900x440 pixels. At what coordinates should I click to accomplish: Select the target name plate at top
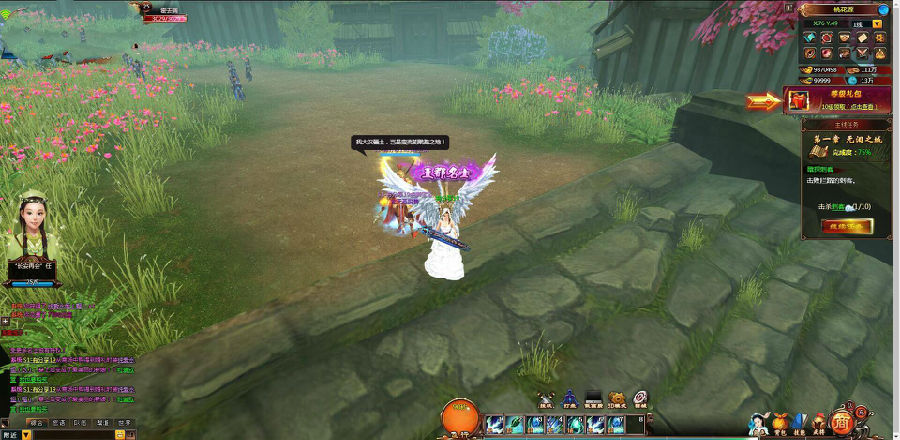click(x=166, y=13)
